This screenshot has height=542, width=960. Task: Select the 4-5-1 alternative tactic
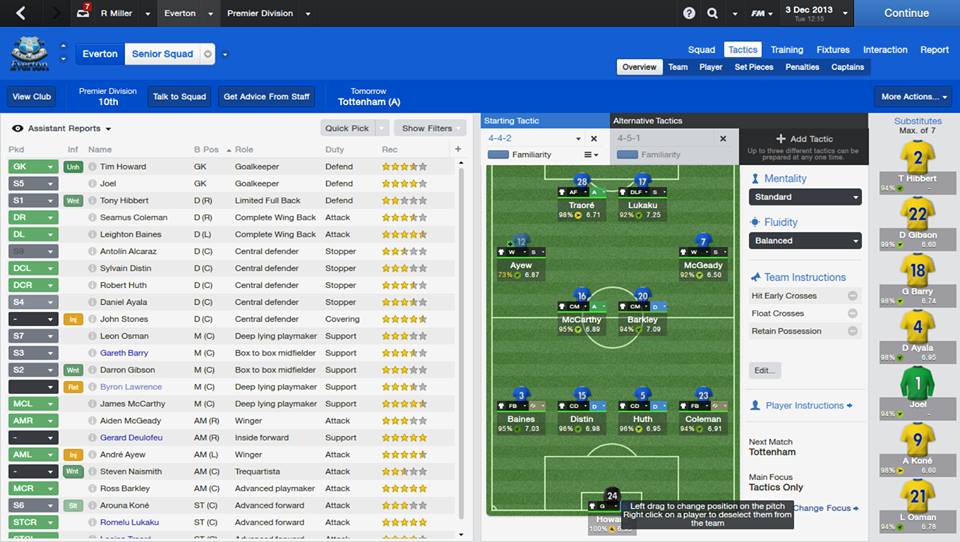point(629,139)
